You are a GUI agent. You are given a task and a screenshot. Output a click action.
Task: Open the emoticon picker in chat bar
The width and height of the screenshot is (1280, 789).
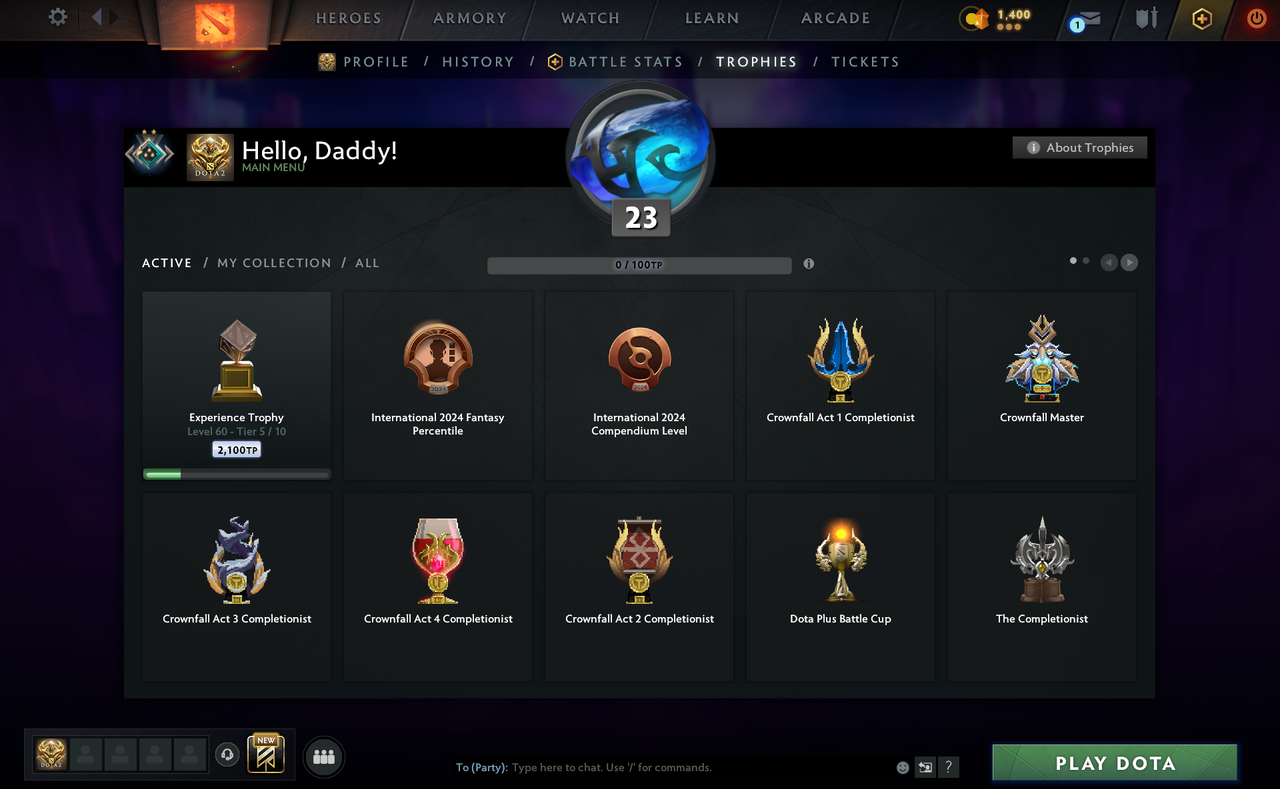pyautogui.click(x=902, y=767)
